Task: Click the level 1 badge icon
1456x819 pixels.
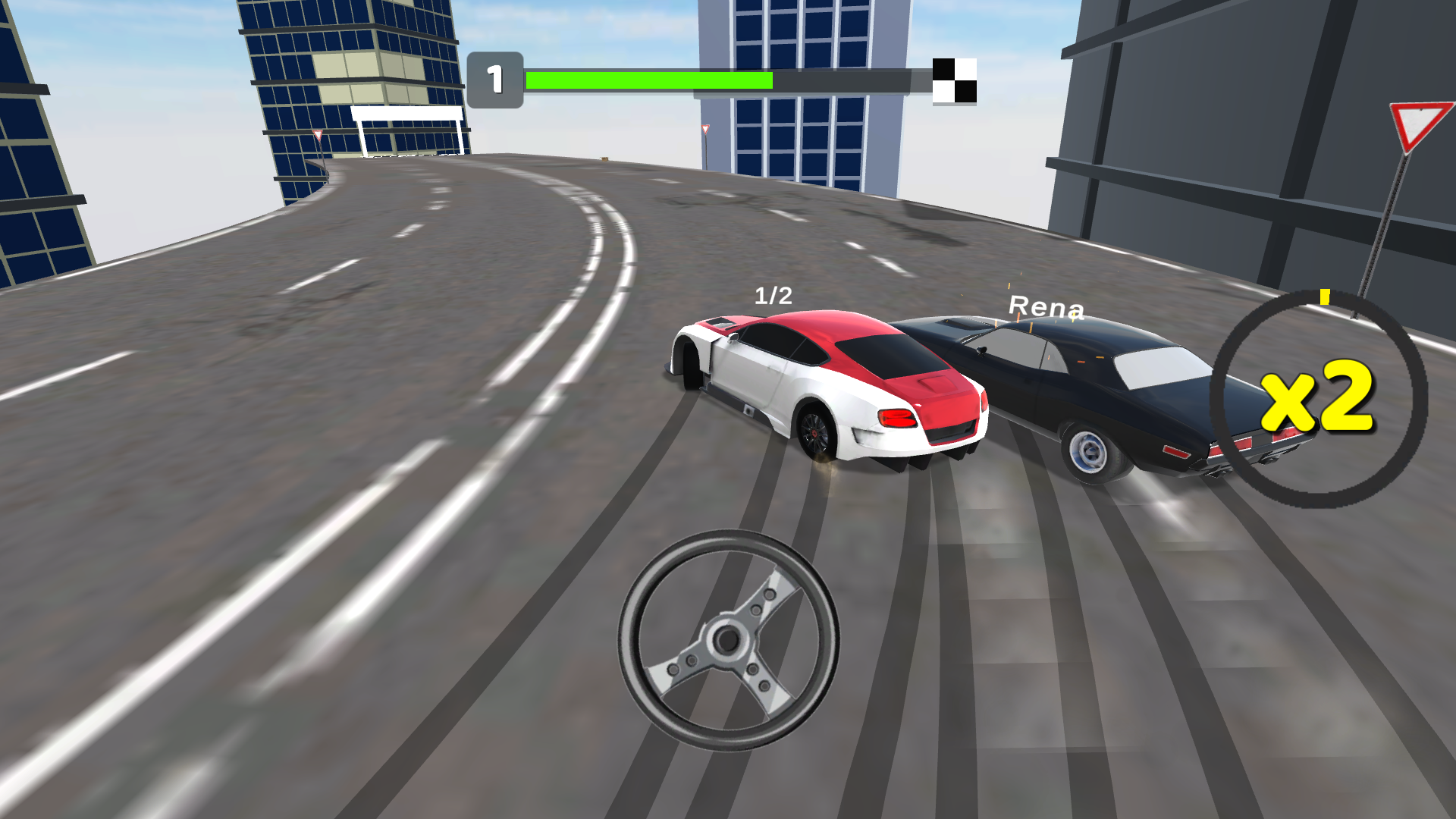Action: pos(496,77)
